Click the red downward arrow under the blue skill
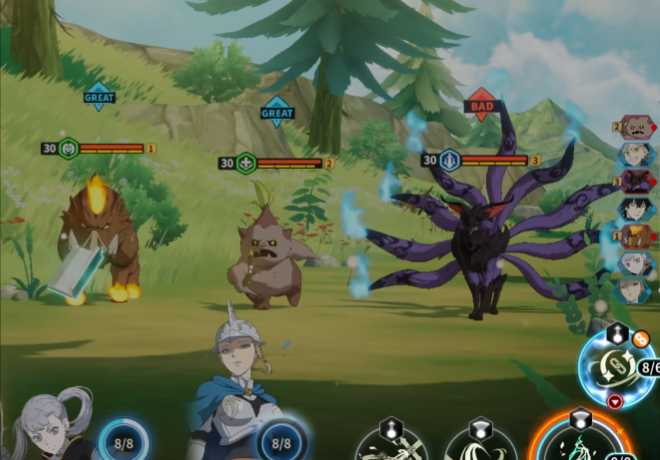This screenshot has width=660, height=460. tap(615, 401)
